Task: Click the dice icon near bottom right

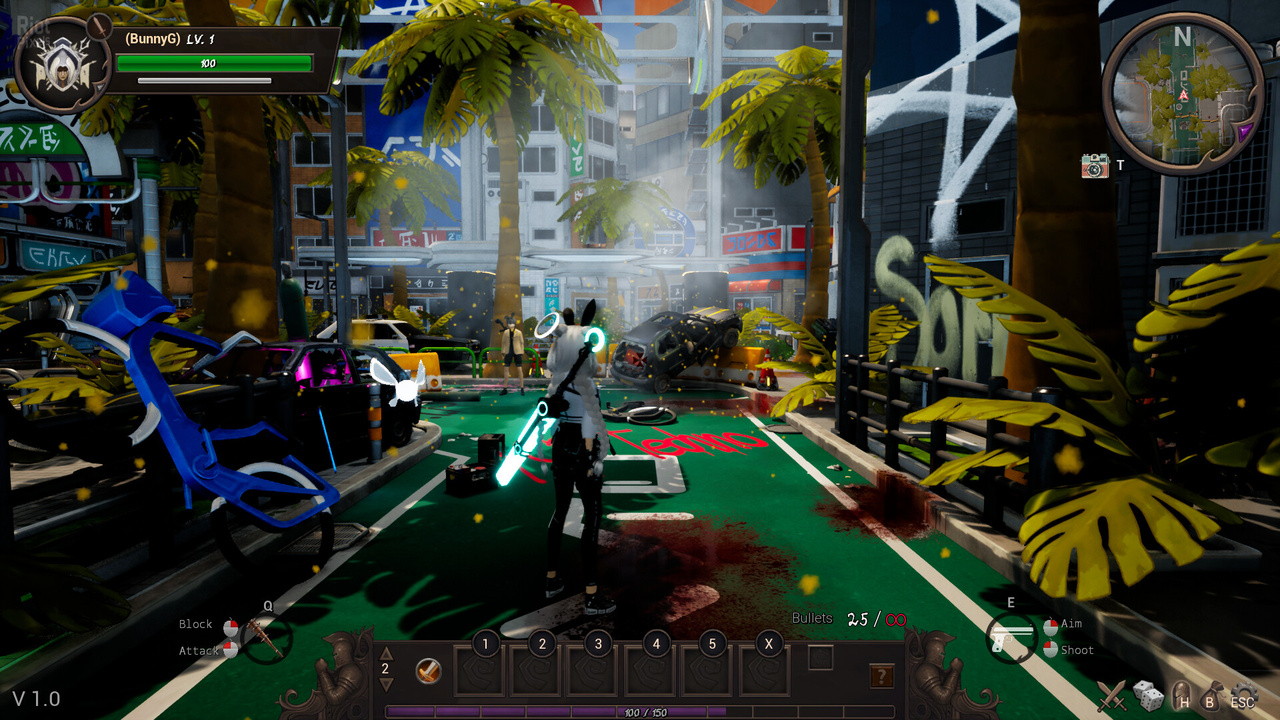Action: [x=1147, y=694]
